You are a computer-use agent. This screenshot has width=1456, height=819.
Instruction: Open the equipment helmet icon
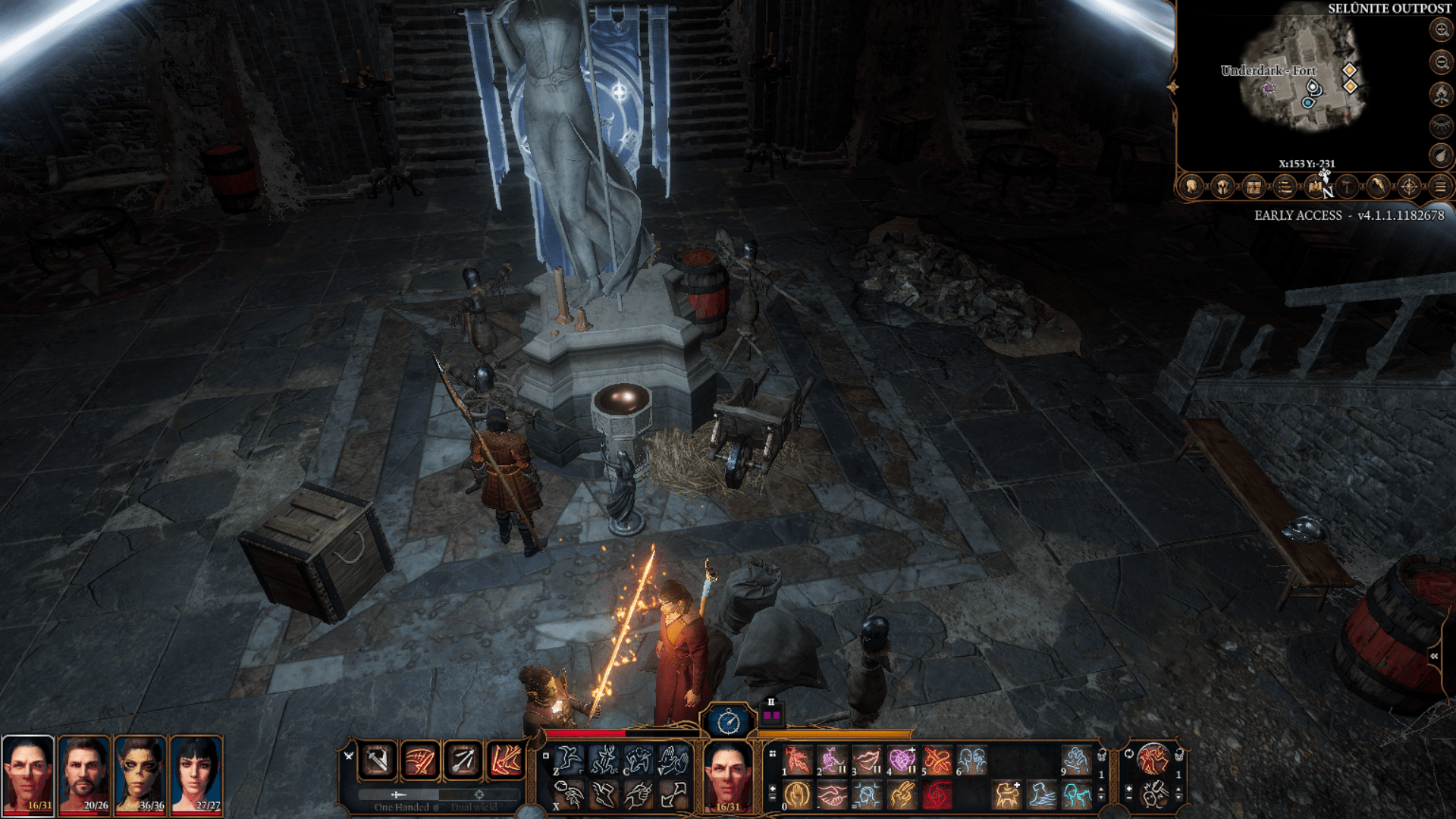point(1222,186)
